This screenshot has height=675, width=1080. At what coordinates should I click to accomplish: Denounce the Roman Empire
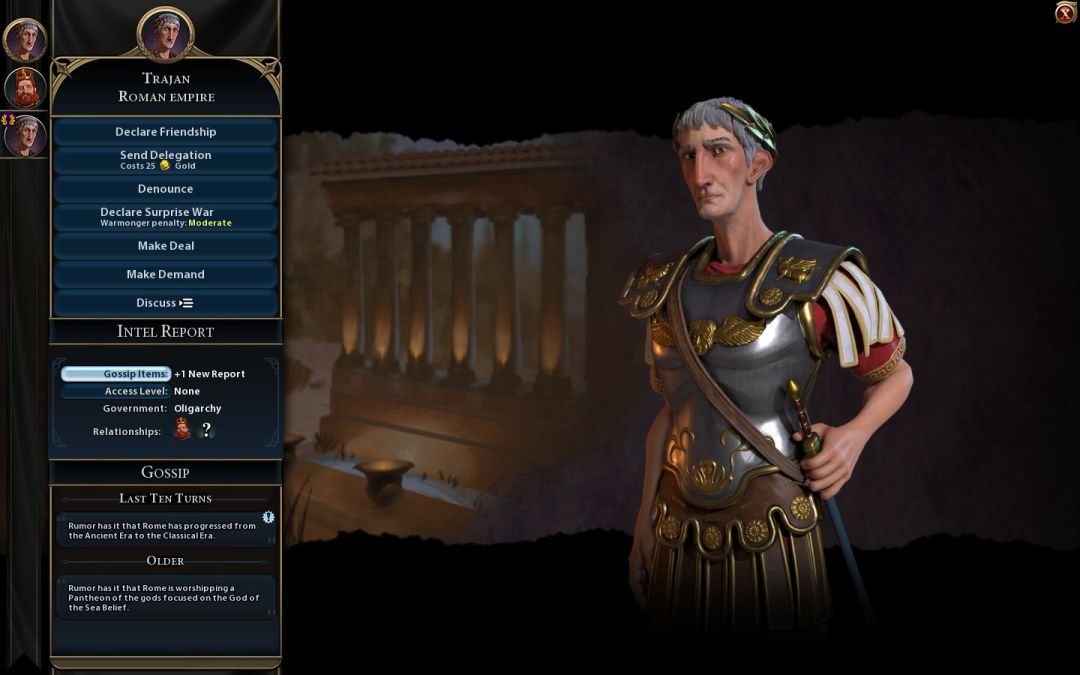165,189
